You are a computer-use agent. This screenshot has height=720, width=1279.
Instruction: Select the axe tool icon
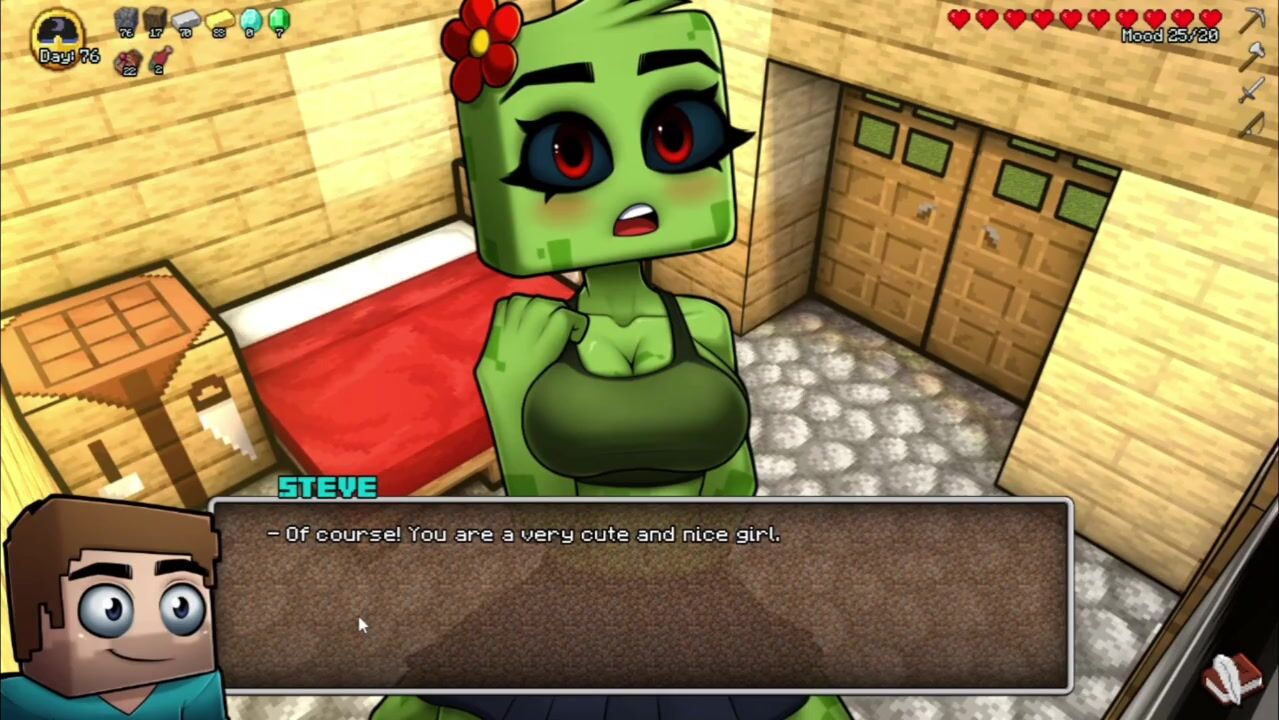[1252, 56]
